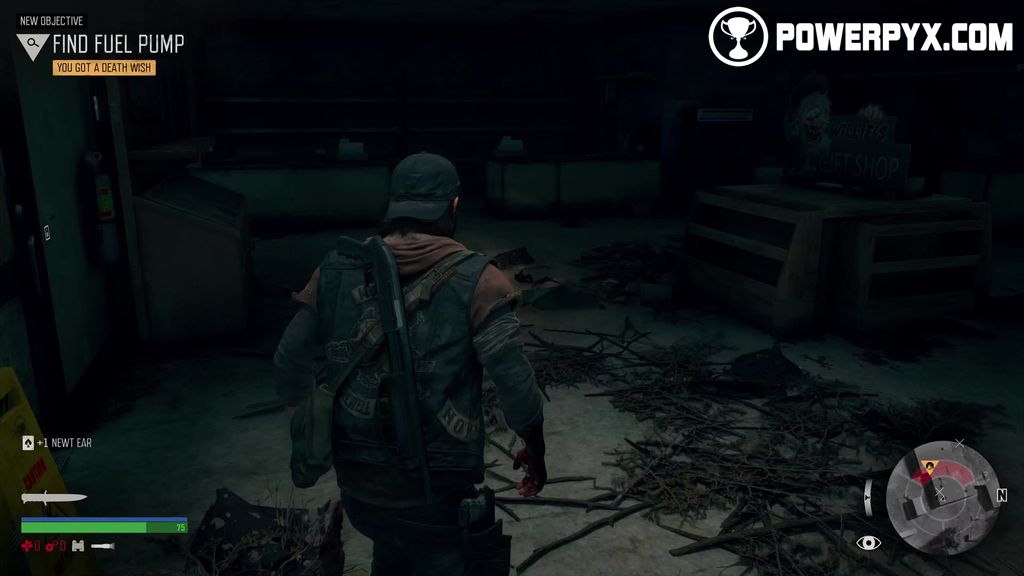
Task: Activate the flashlight icon
Action: 102,546
